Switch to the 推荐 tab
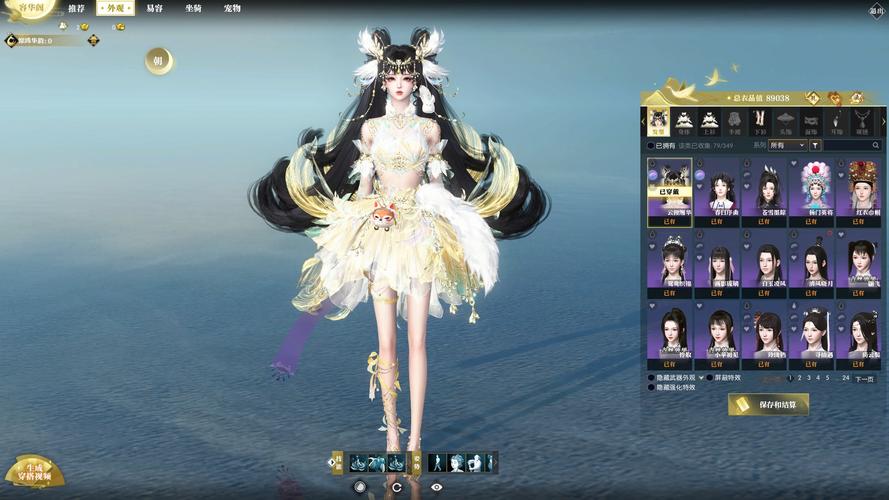The image size is (889, 500). 77,8
